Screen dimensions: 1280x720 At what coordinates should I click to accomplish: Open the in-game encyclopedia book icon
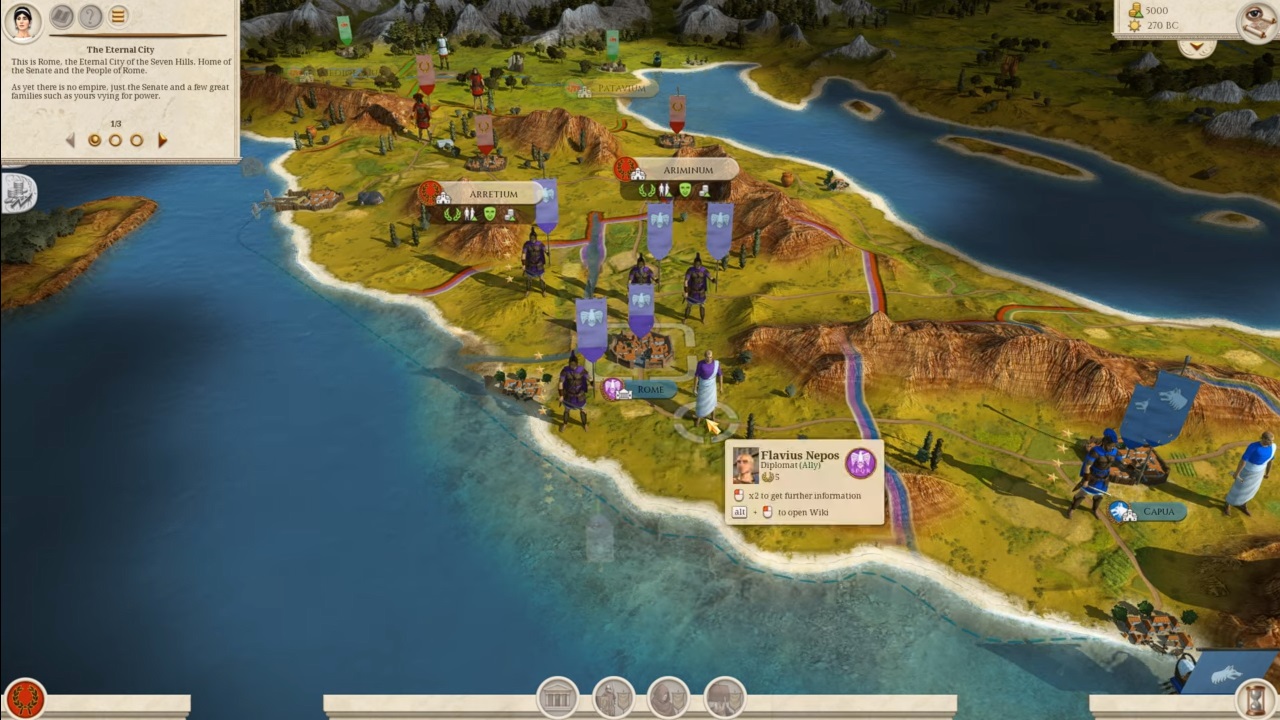61,16
